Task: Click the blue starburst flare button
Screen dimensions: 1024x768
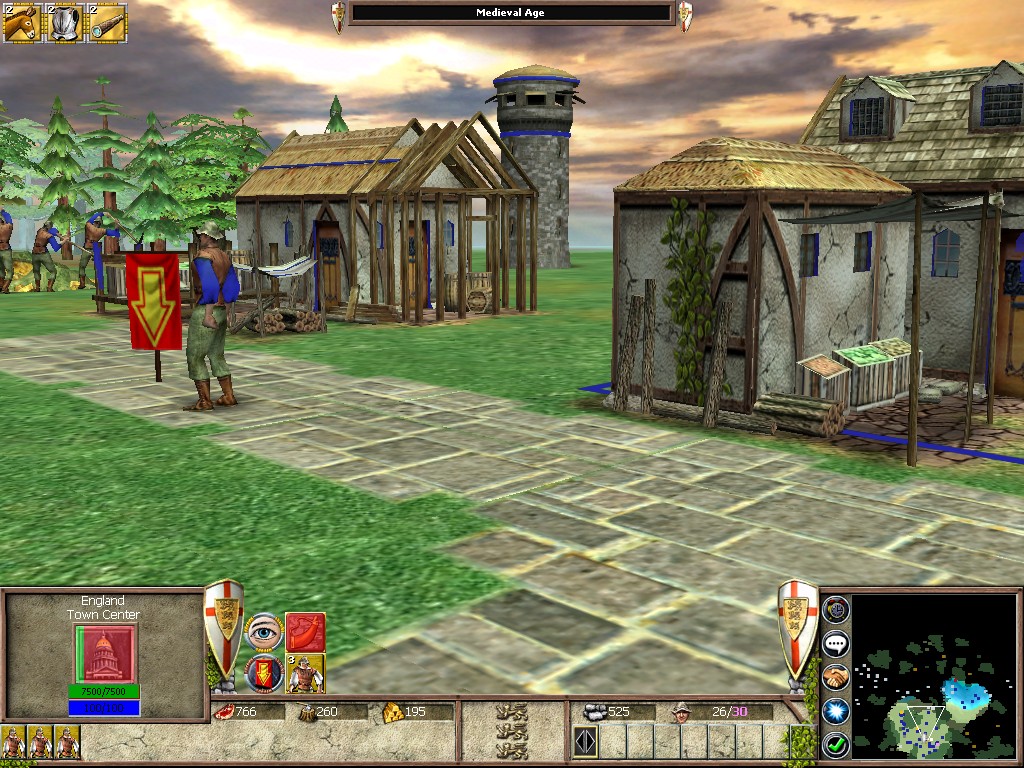Action: click(835, 711)
